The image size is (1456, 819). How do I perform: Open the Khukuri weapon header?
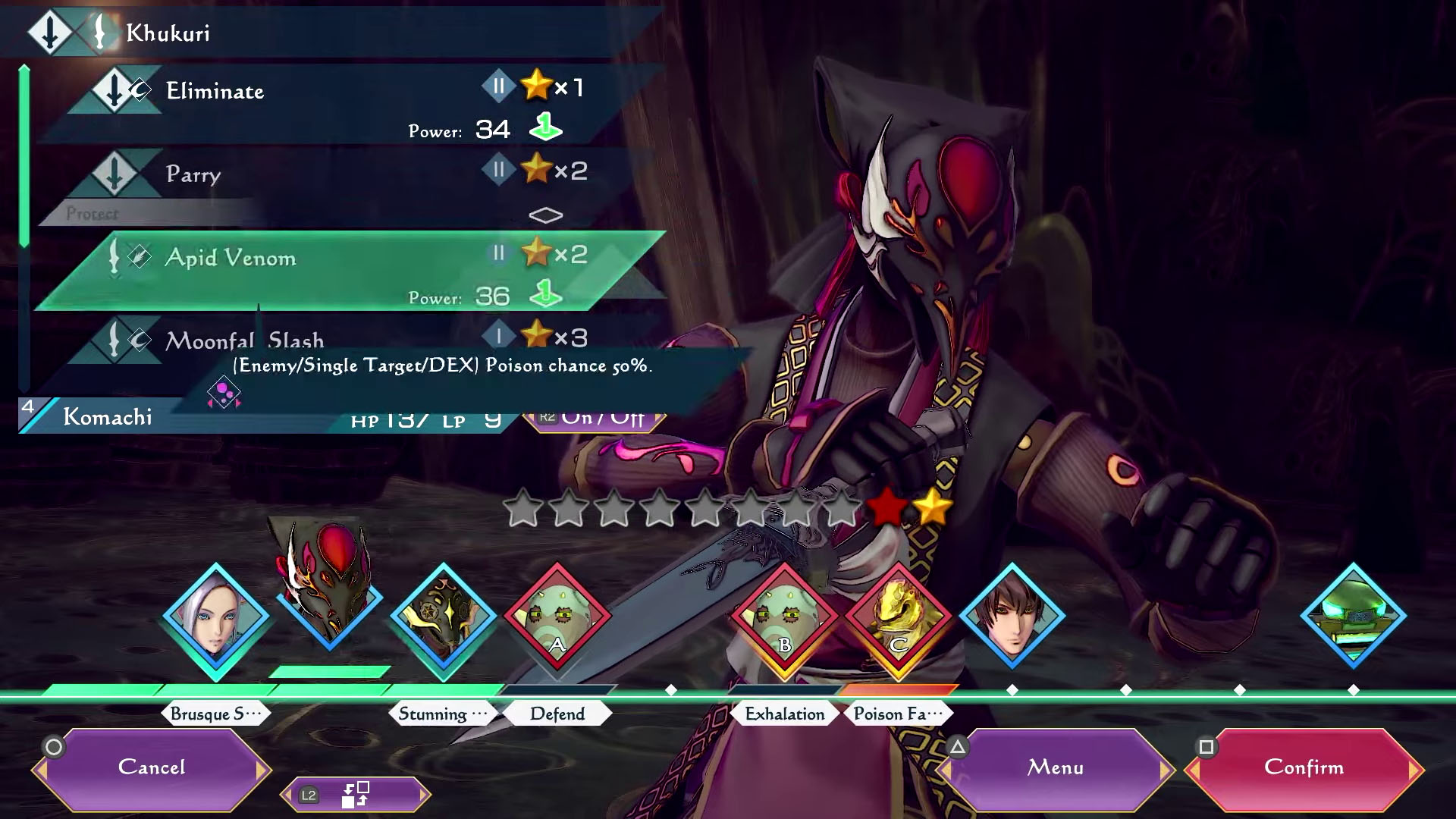pos(167,33)
